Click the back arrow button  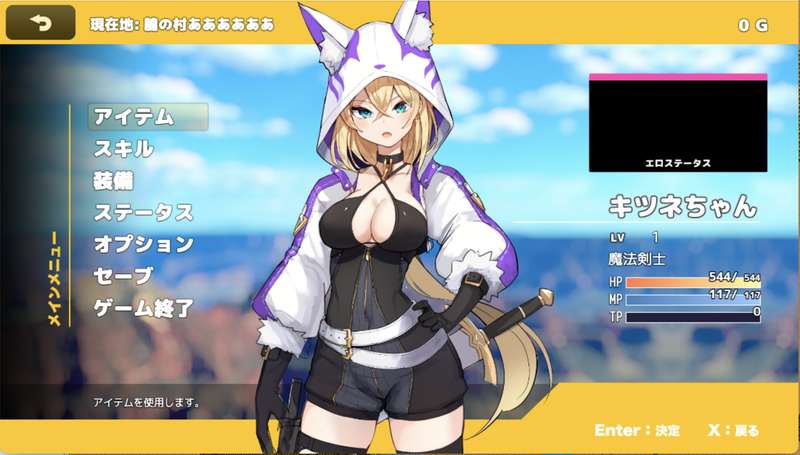coord(41,22)
